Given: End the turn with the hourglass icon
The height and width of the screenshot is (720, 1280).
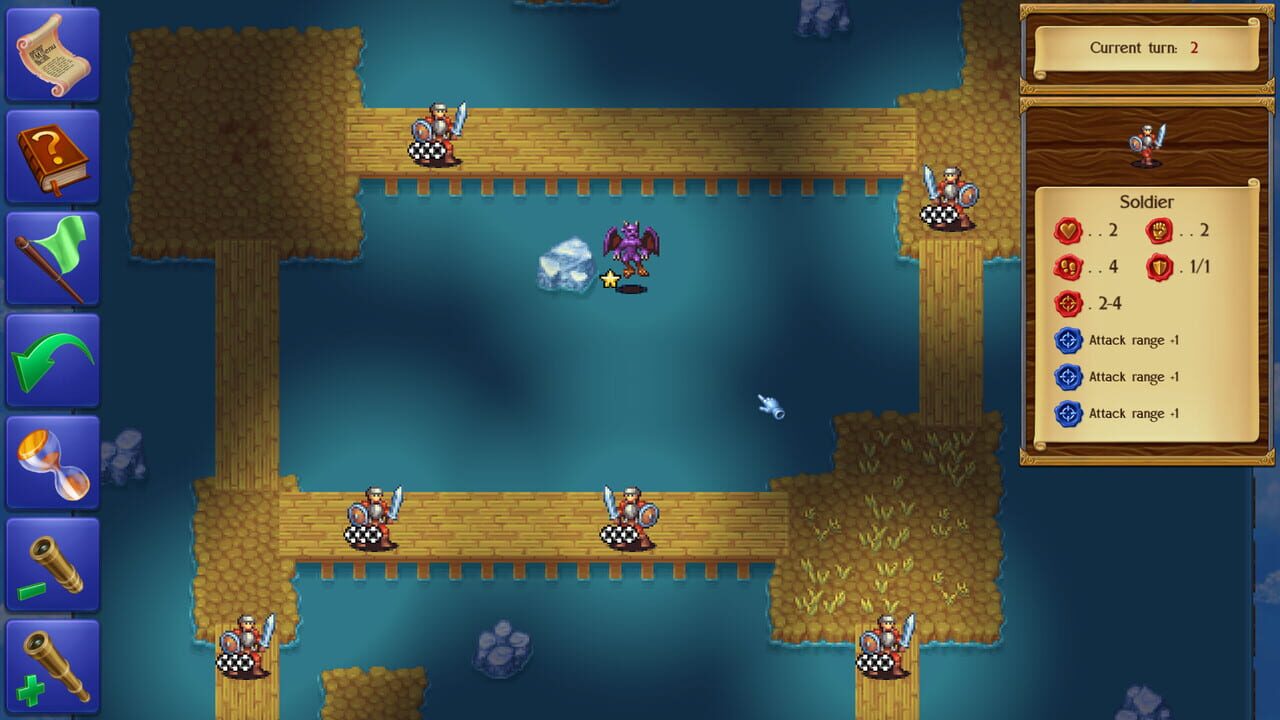Looking at the screenshot, I should [52, 462].
